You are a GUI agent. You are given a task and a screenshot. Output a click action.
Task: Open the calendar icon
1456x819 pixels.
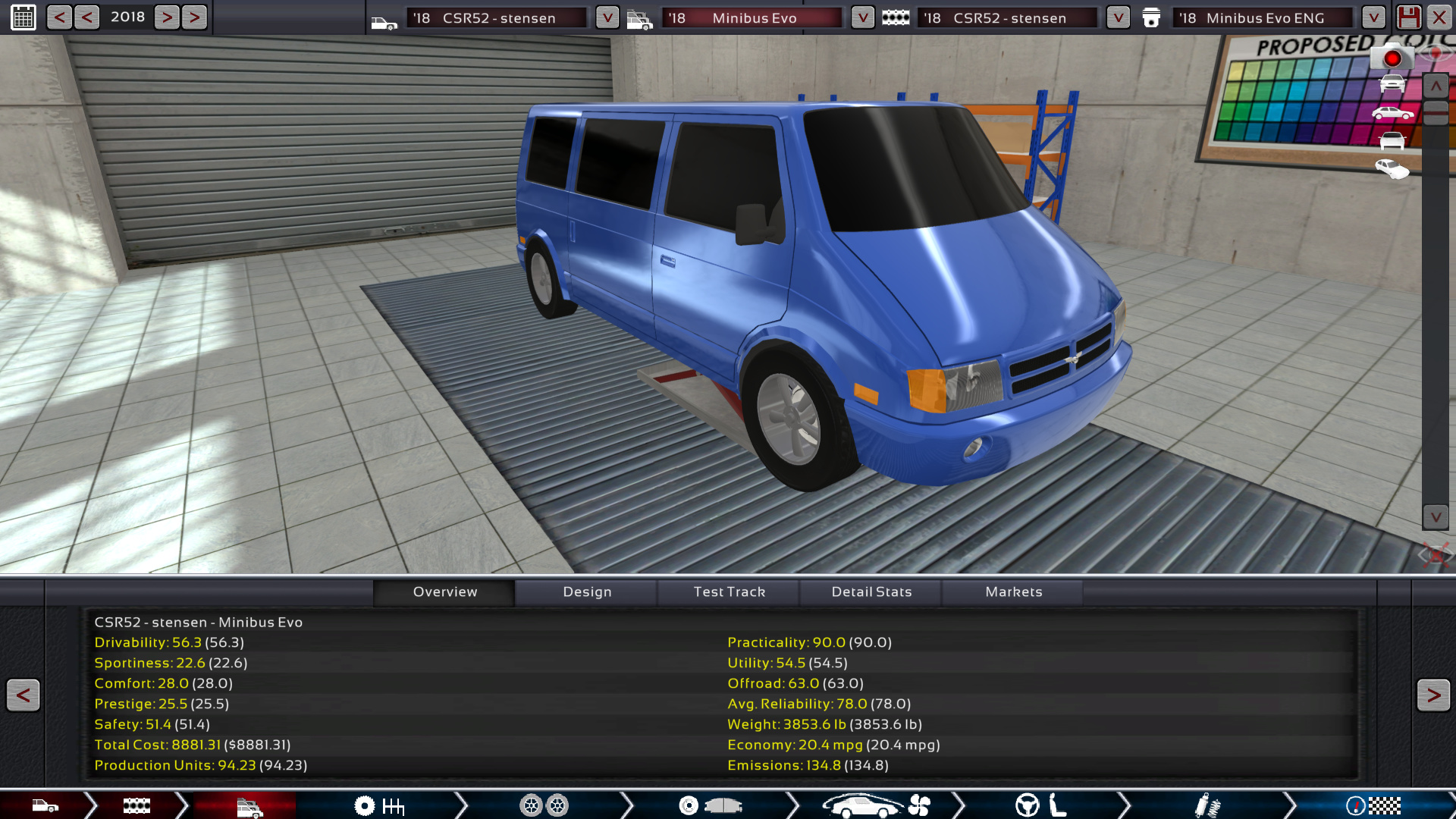click(23, 17)
